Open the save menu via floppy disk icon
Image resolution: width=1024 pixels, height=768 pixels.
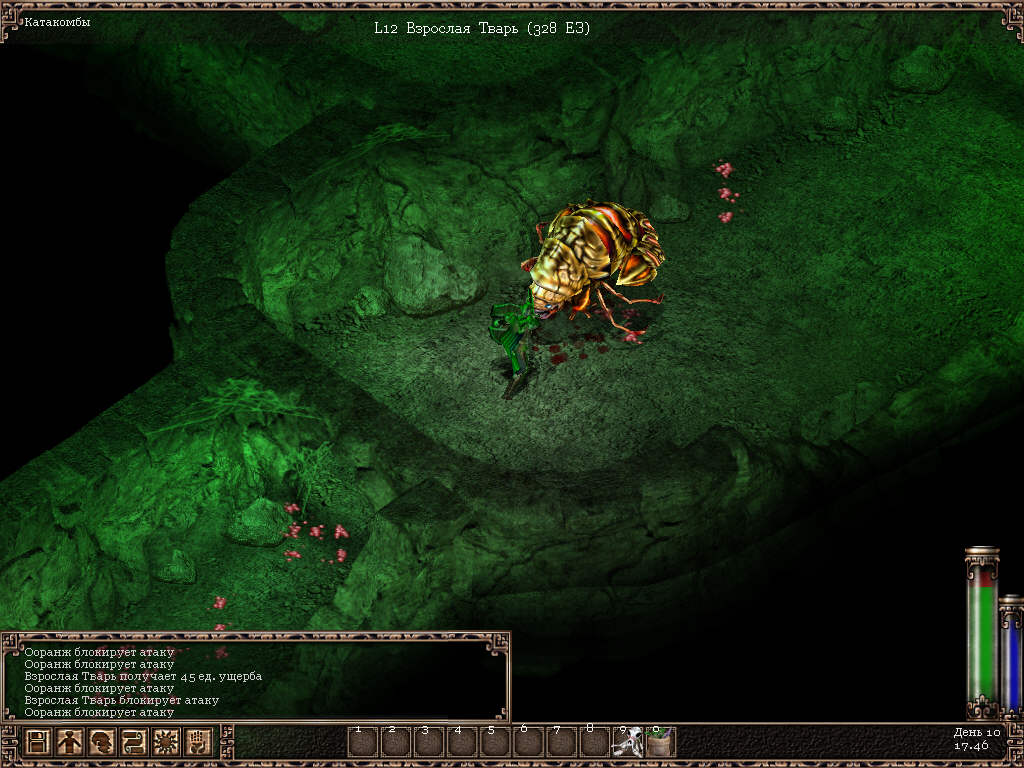click(x=38, y=743)
